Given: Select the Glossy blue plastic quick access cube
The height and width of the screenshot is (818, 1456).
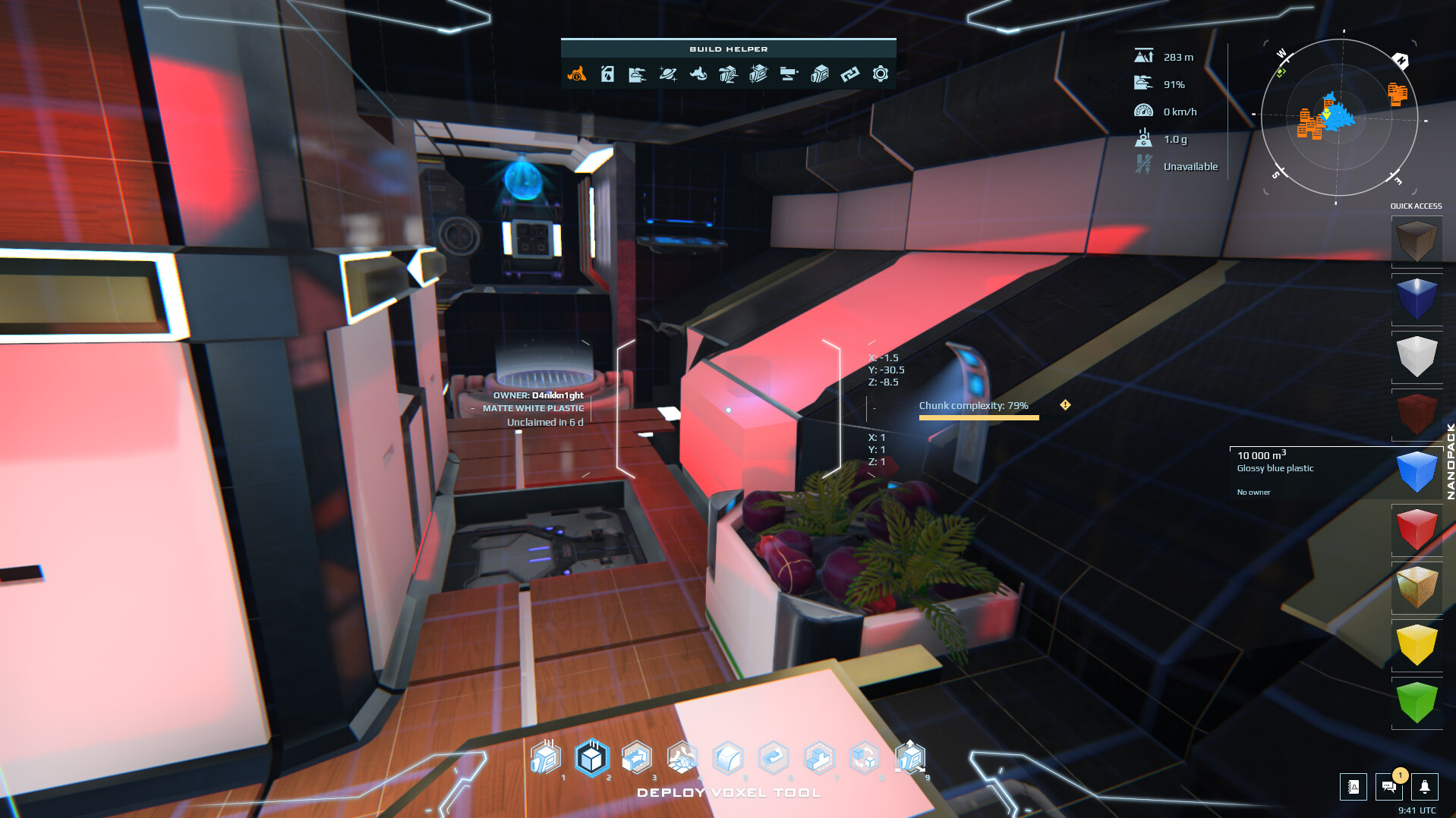Looking at the screenshot, I should click(x=1417, y=470).
